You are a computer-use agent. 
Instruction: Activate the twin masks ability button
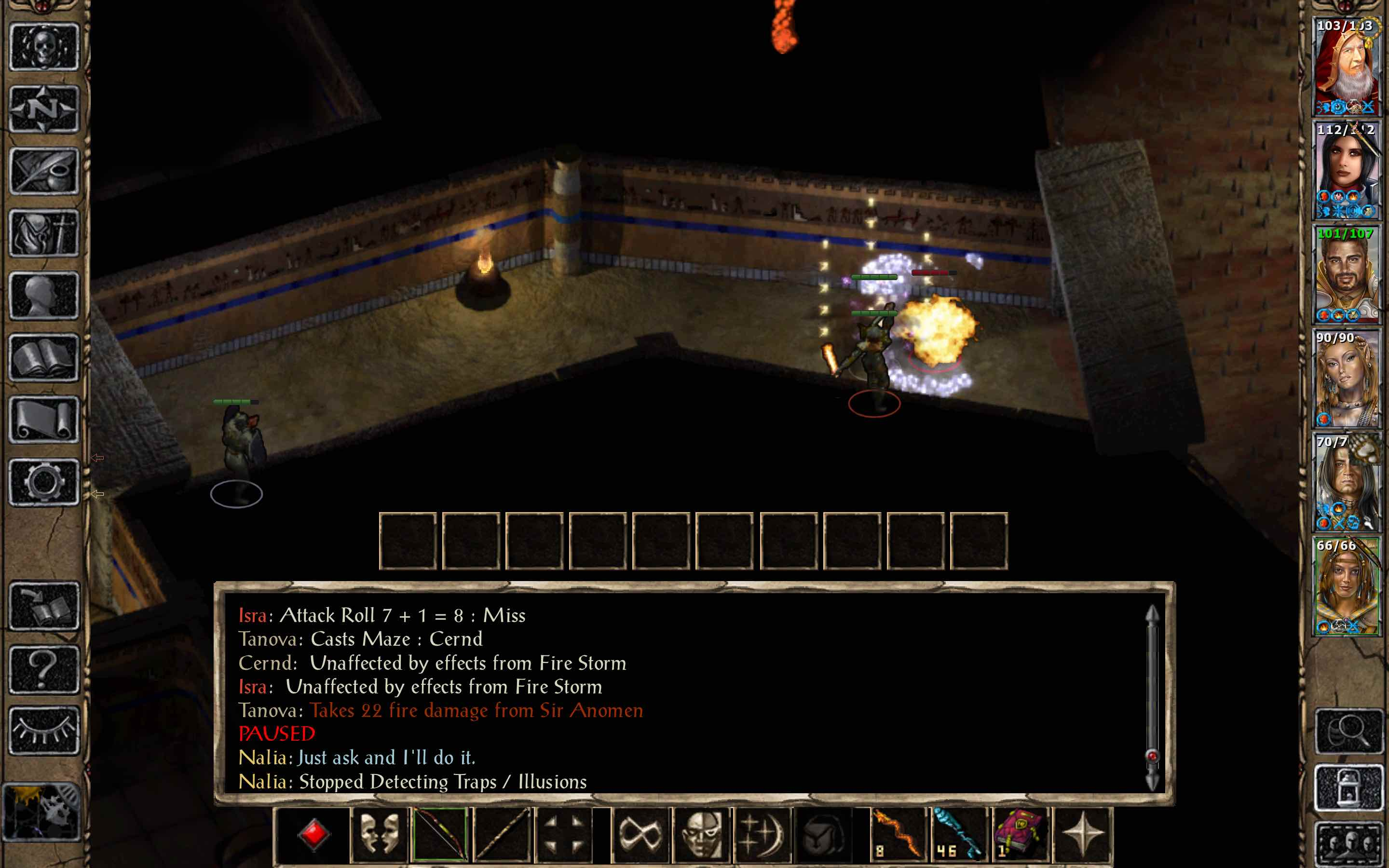(379, 834)
